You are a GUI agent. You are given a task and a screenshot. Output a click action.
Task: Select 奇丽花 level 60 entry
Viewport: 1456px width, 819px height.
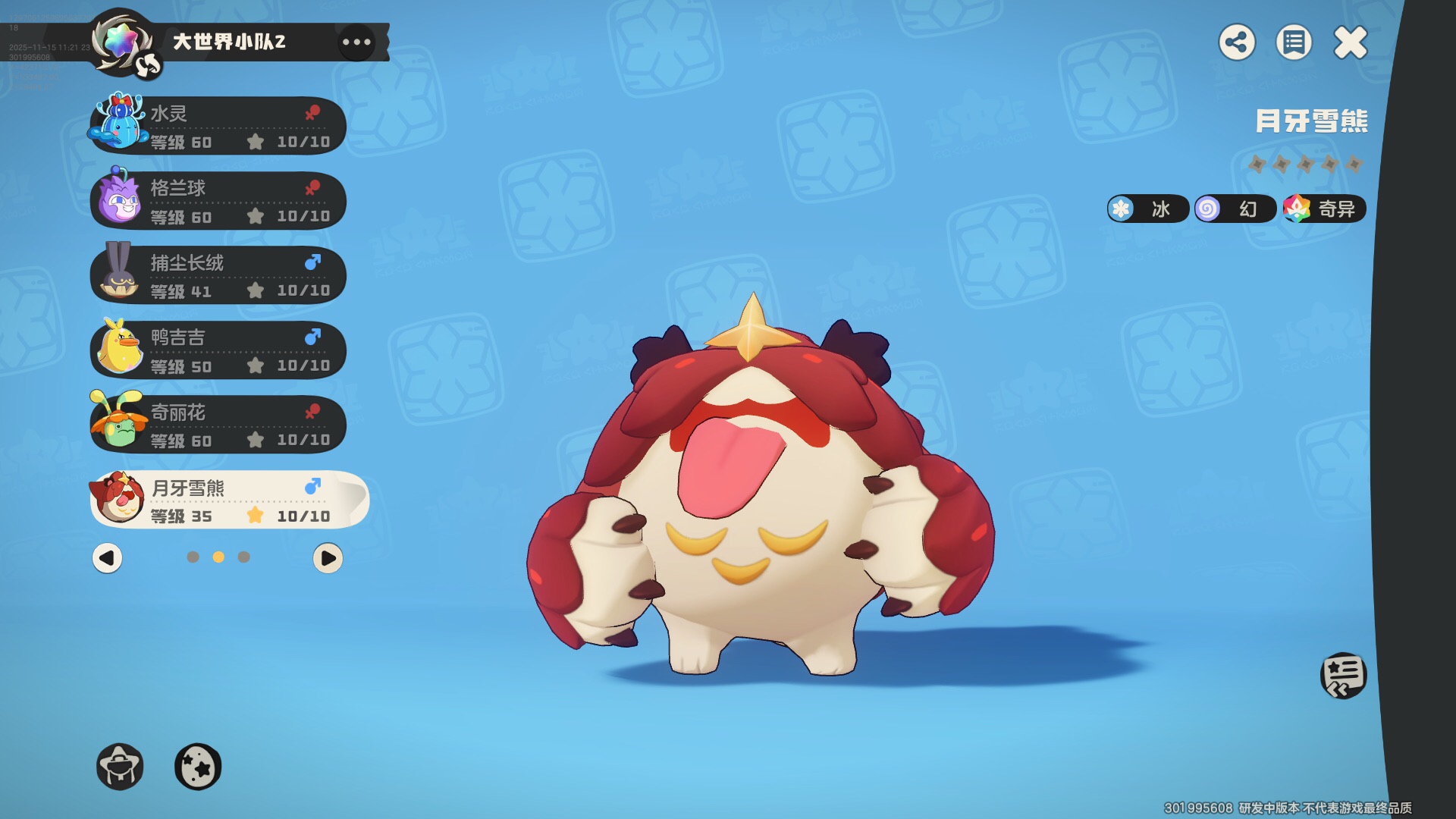(x=218, y=425)
